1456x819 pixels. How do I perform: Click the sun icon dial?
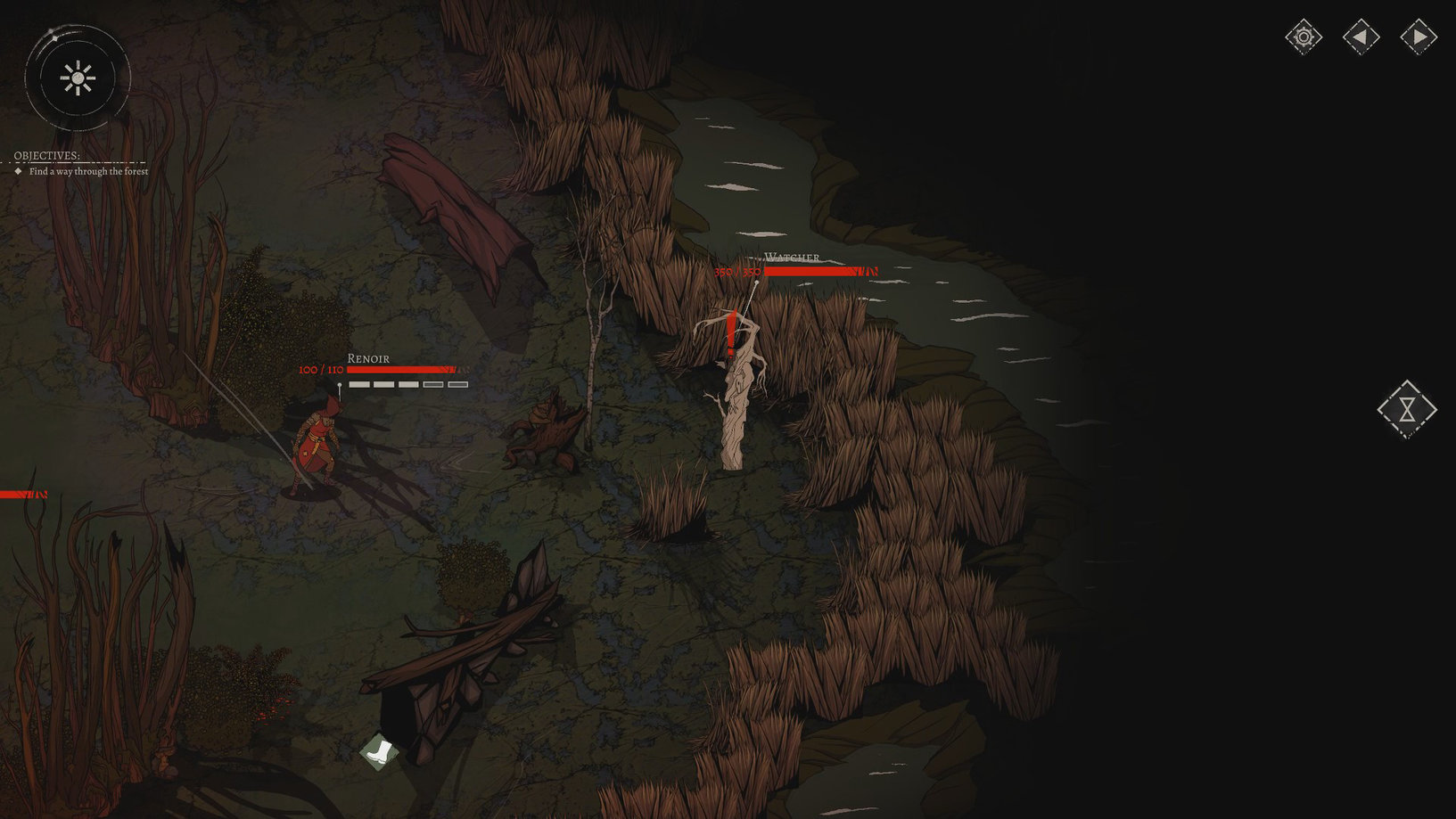tap(78, 78)
